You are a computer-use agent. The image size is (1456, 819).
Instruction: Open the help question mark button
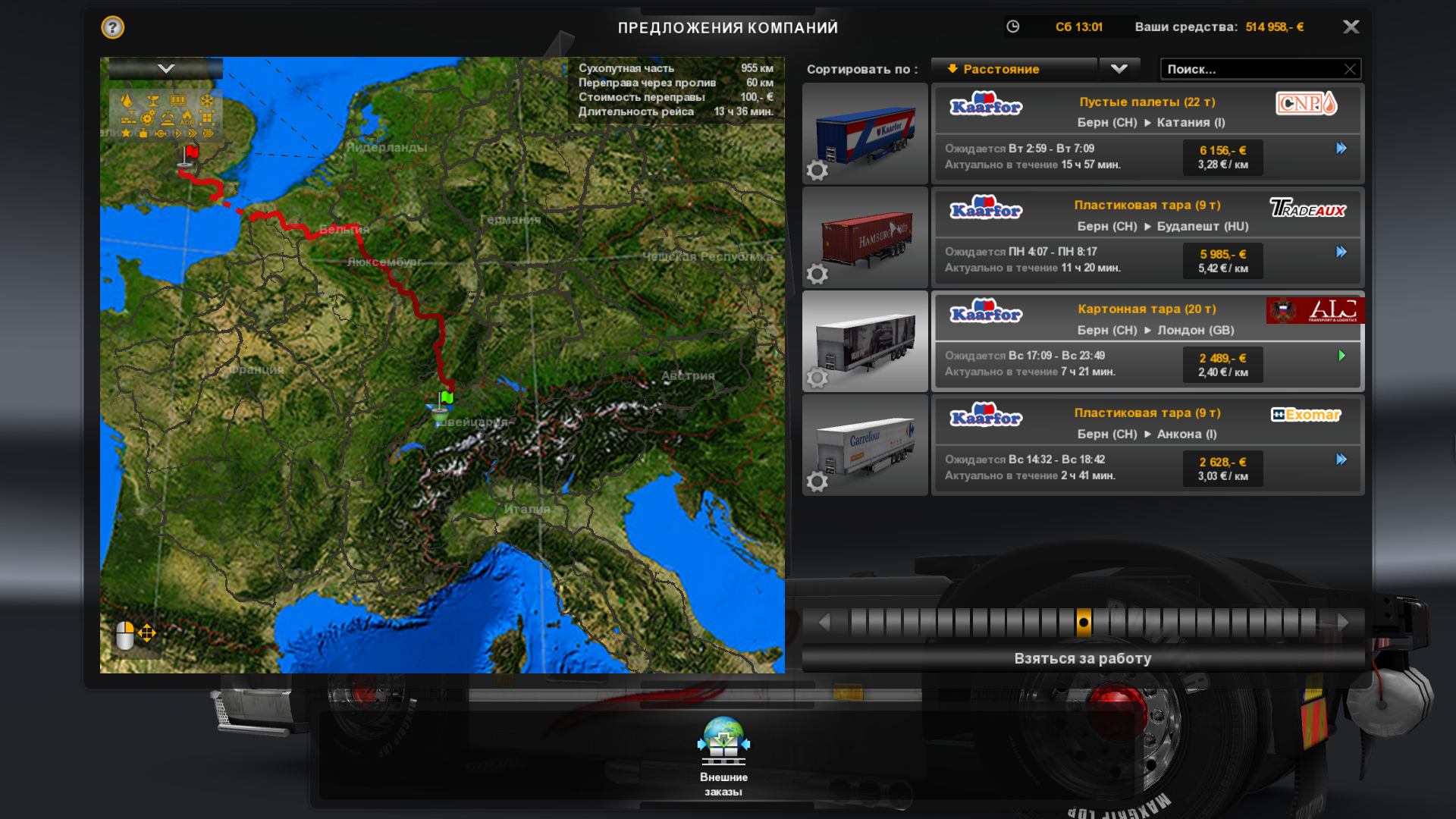pyautogui.click(x=112, y=27)
